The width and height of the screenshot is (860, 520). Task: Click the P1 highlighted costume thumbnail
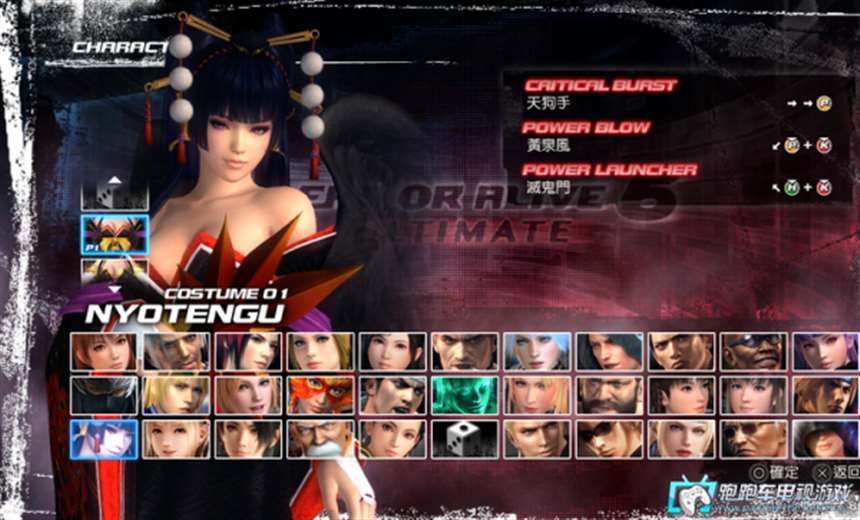pyautogui.click(x=115, y=235)
